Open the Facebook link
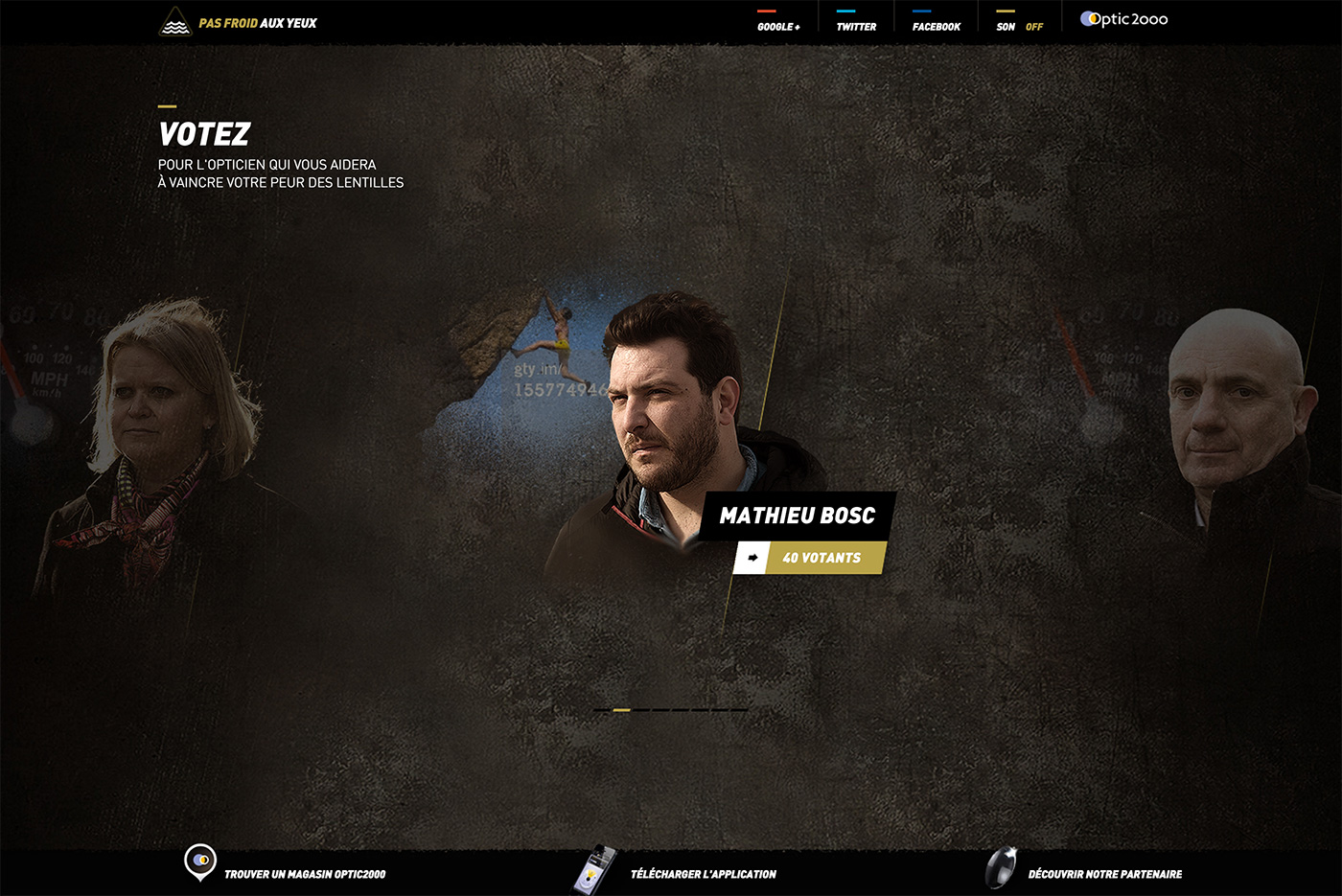This screenshot has width=1342, height=896. 936,26
